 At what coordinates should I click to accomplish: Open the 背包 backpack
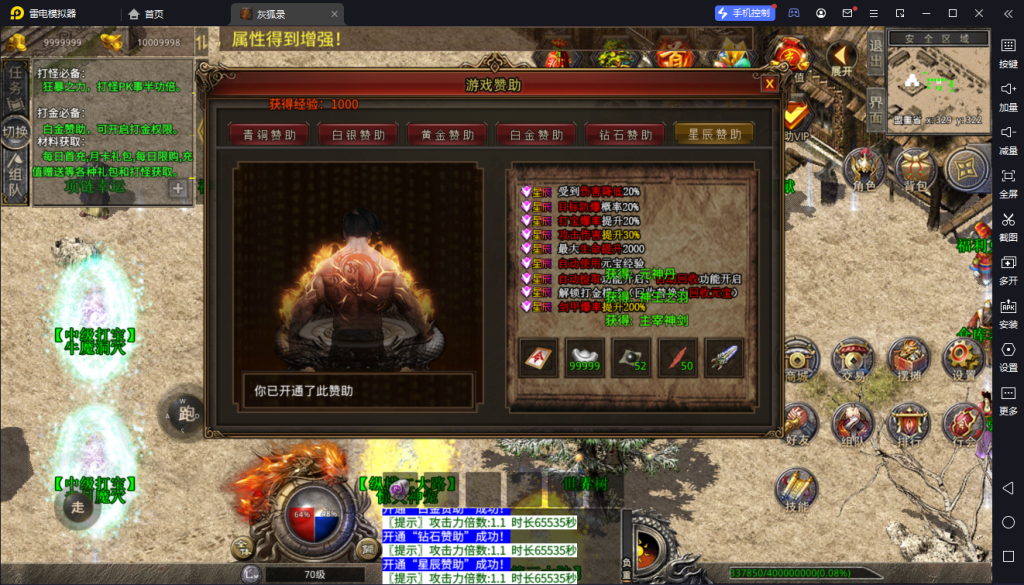[x=915, y=170]
